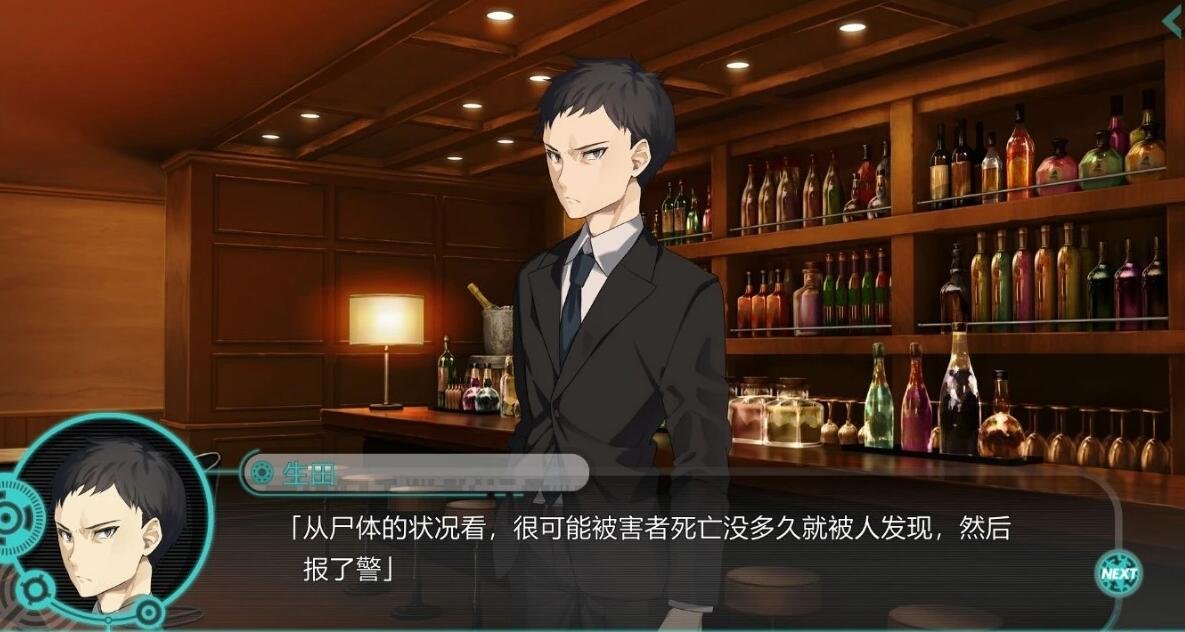
Task: Expand the teal arrow menu tab
Action: coord(1172,21)
